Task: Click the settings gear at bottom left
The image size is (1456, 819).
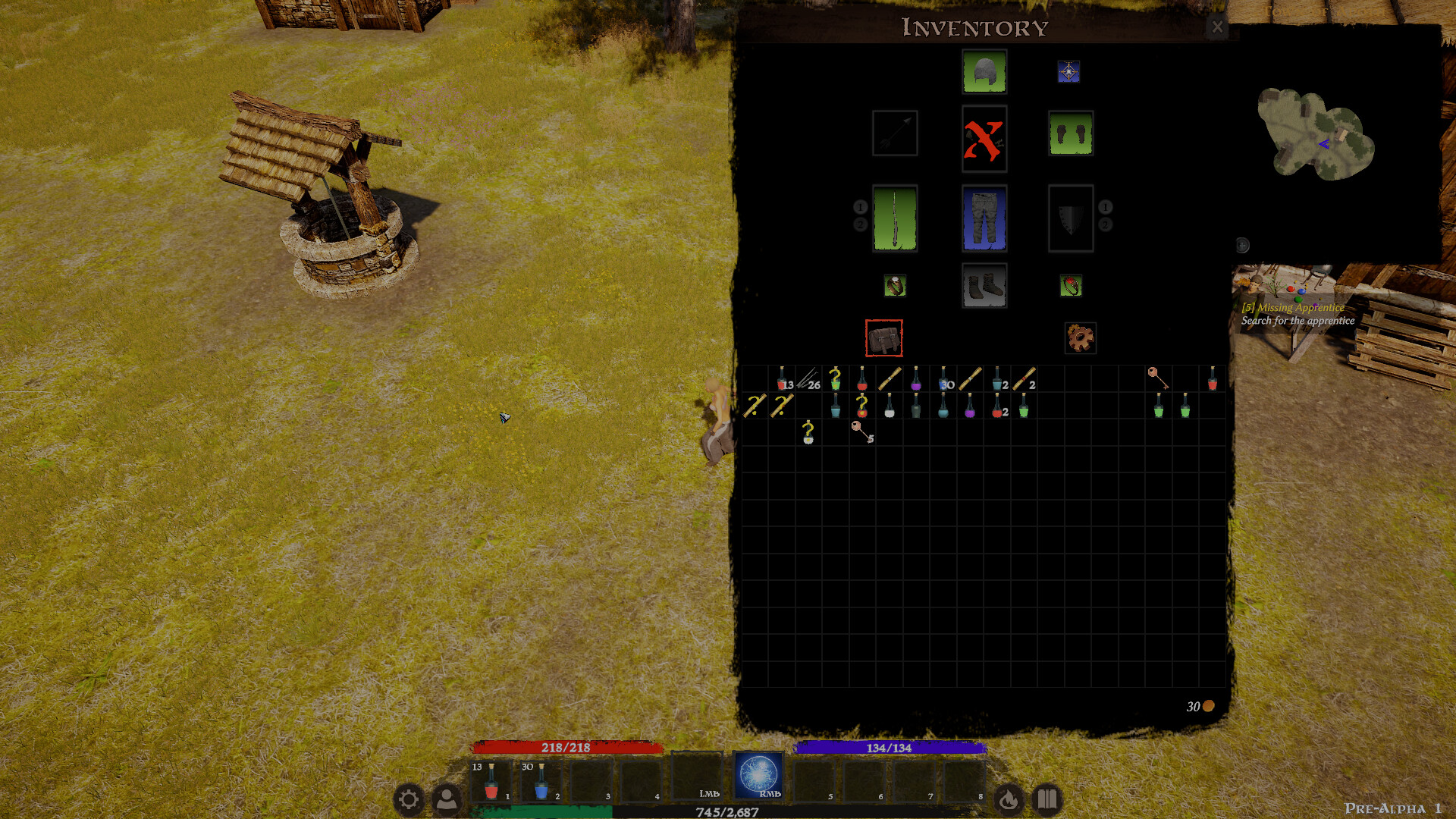Action: [x=410, y=799]
